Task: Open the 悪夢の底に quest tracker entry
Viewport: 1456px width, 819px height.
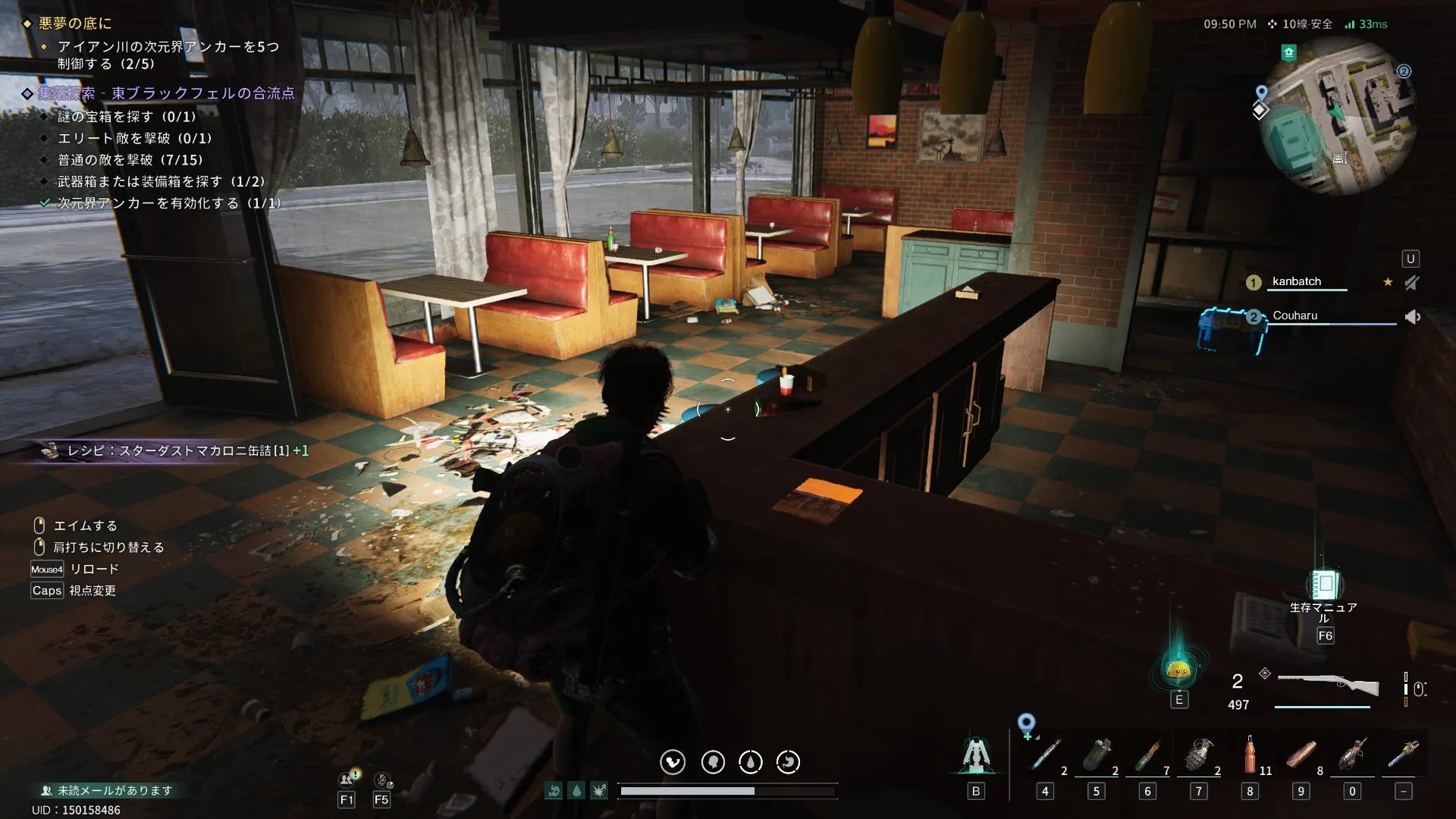Action: (75, 24)
